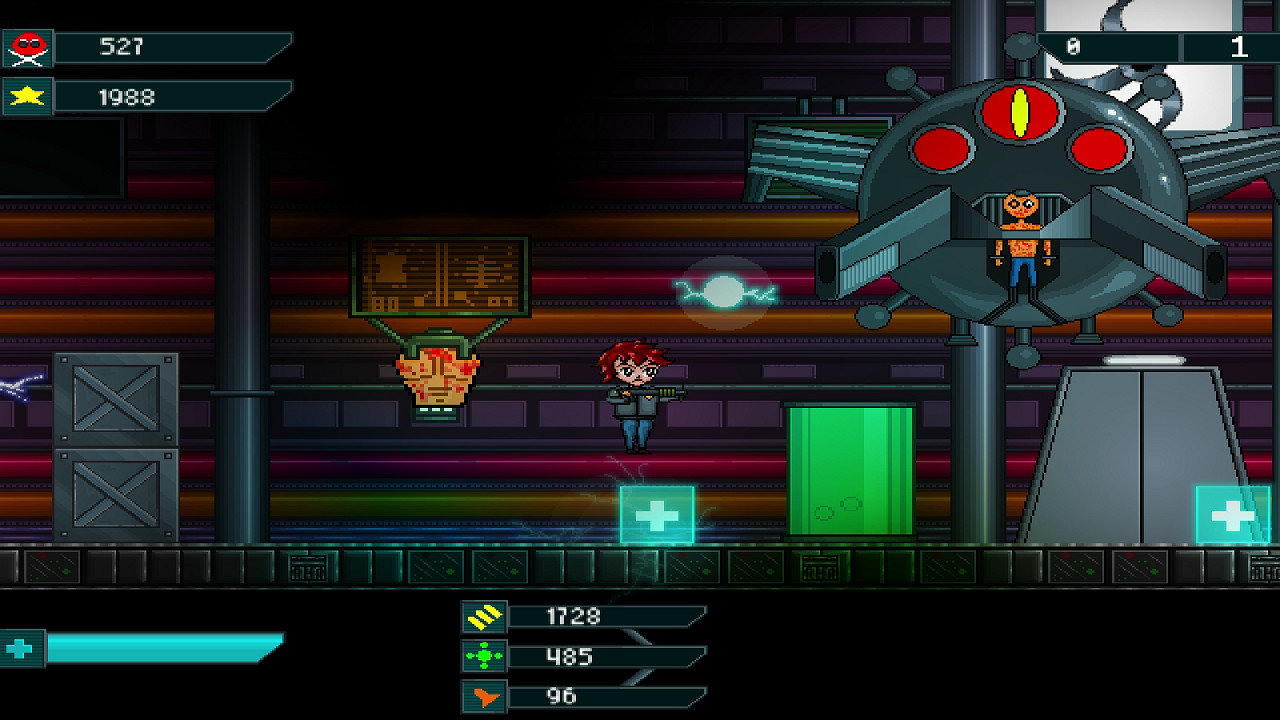Select the yellow star score icon
The width and height of the screenshot is (1280, 720).
pos(27,96)
